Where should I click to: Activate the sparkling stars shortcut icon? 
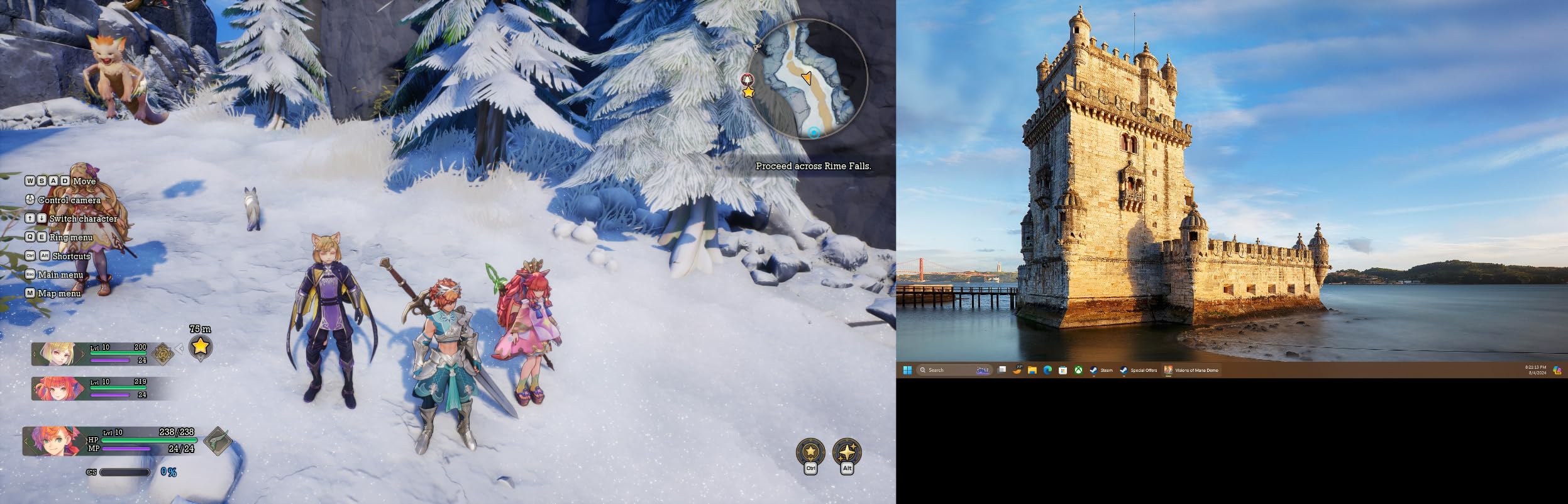coord(847,451)
